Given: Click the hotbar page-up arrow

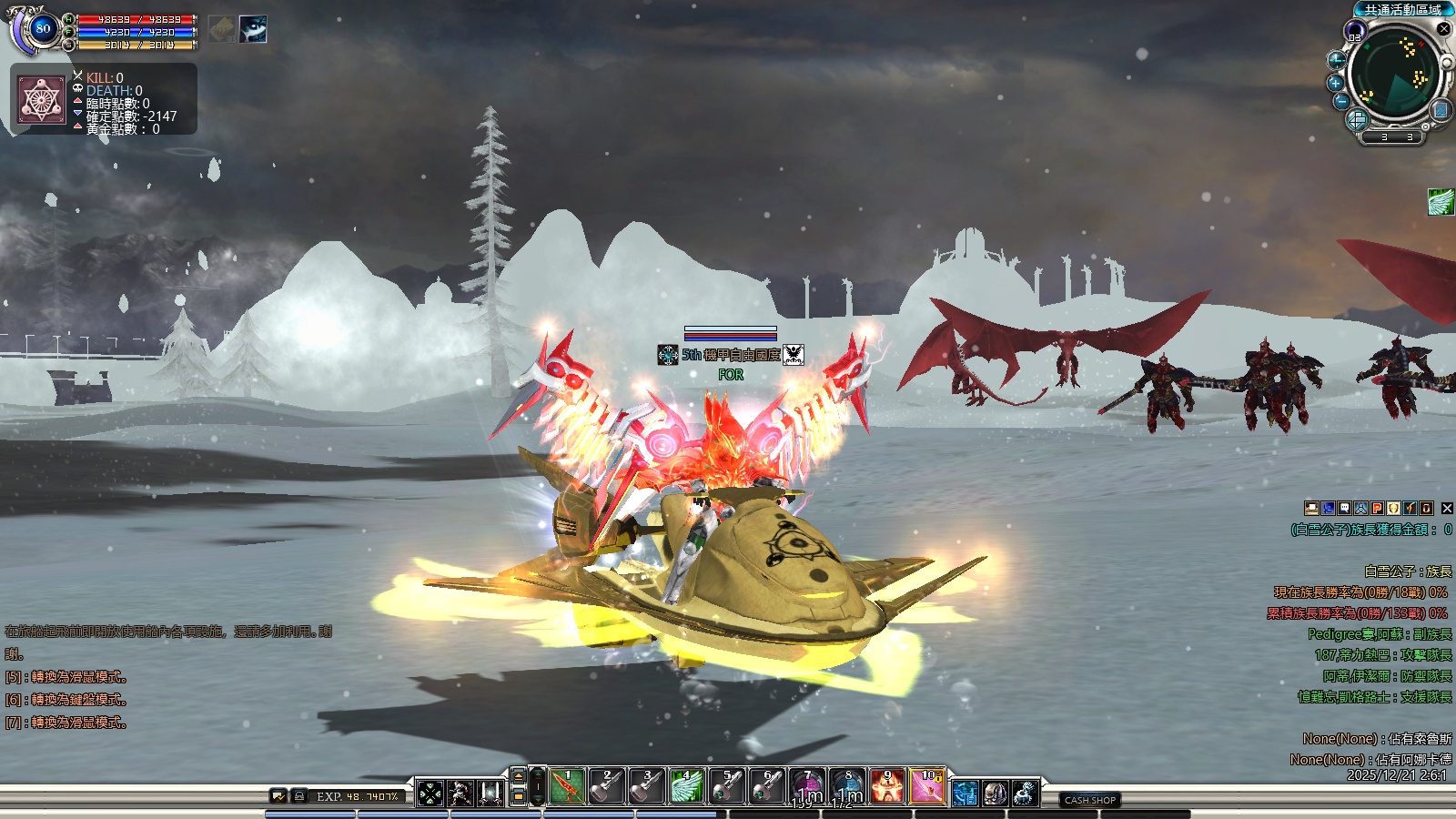Looking at the screenshot, I should 518,775.
